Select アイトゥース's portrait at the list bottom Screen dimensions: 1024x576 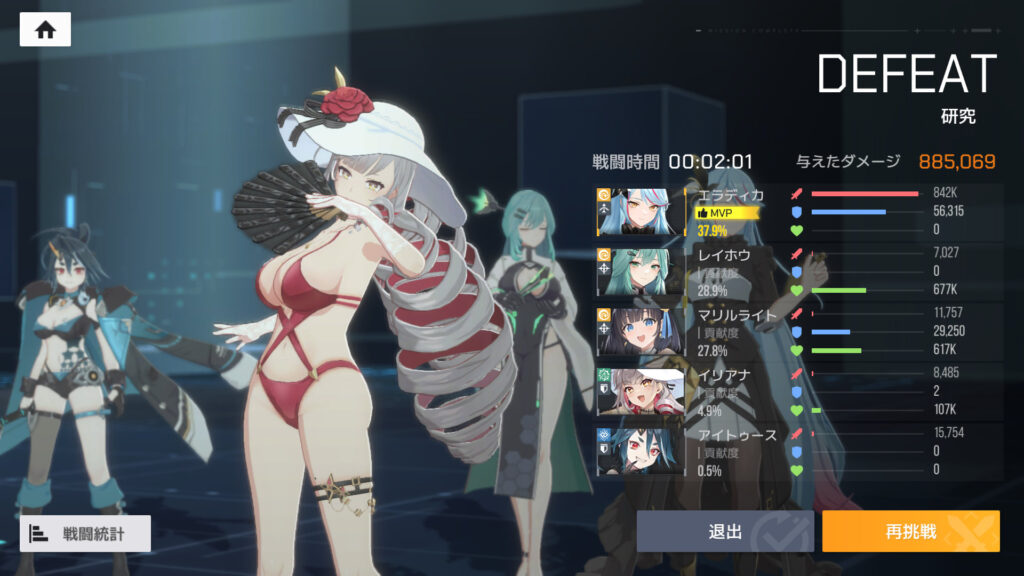(x=640, y=452)
